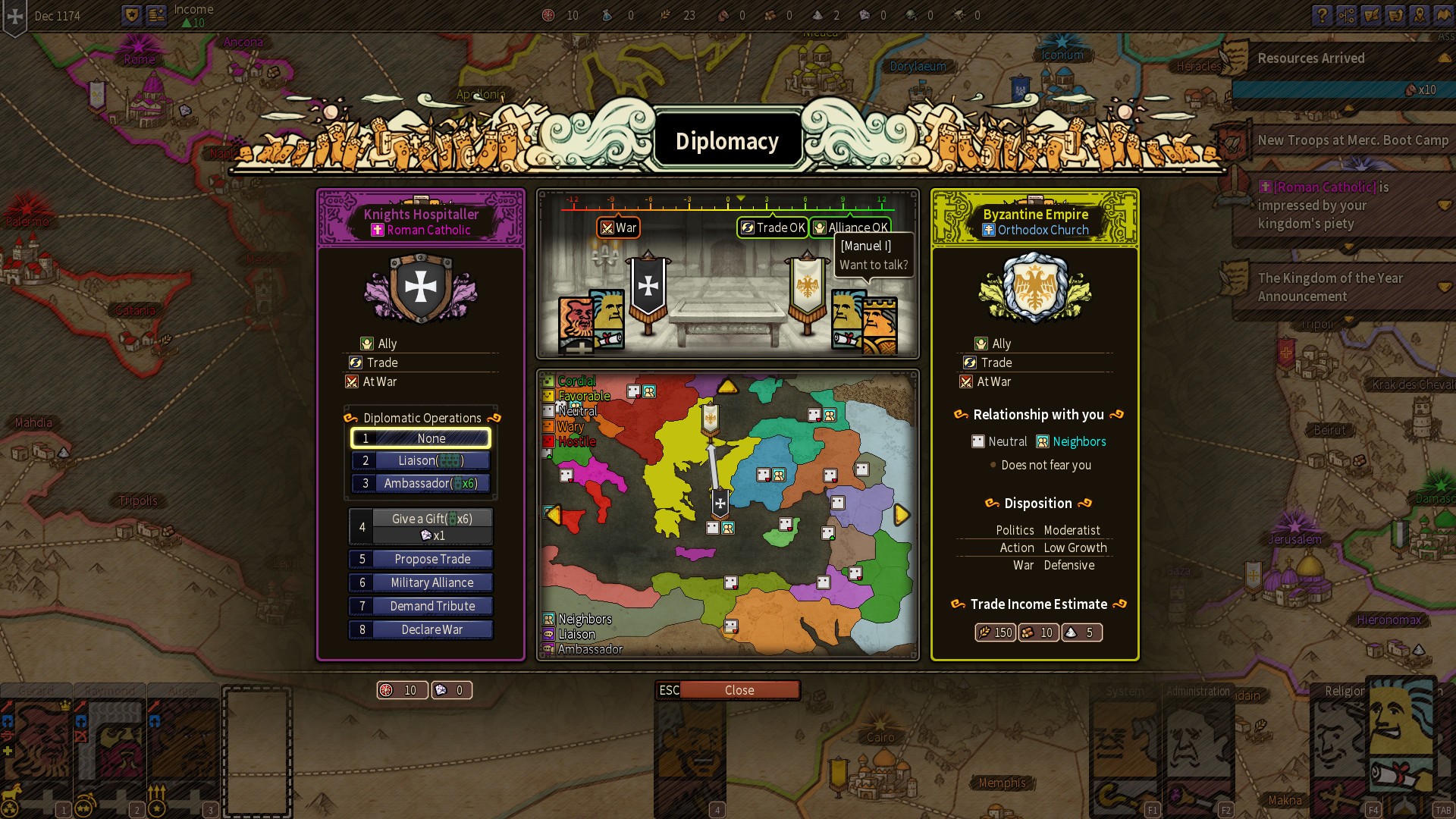Click the right yellow arrow on the diplomacy map
Image resolution: width=1456 pixels, height=819 pixels.
point(901,515)
